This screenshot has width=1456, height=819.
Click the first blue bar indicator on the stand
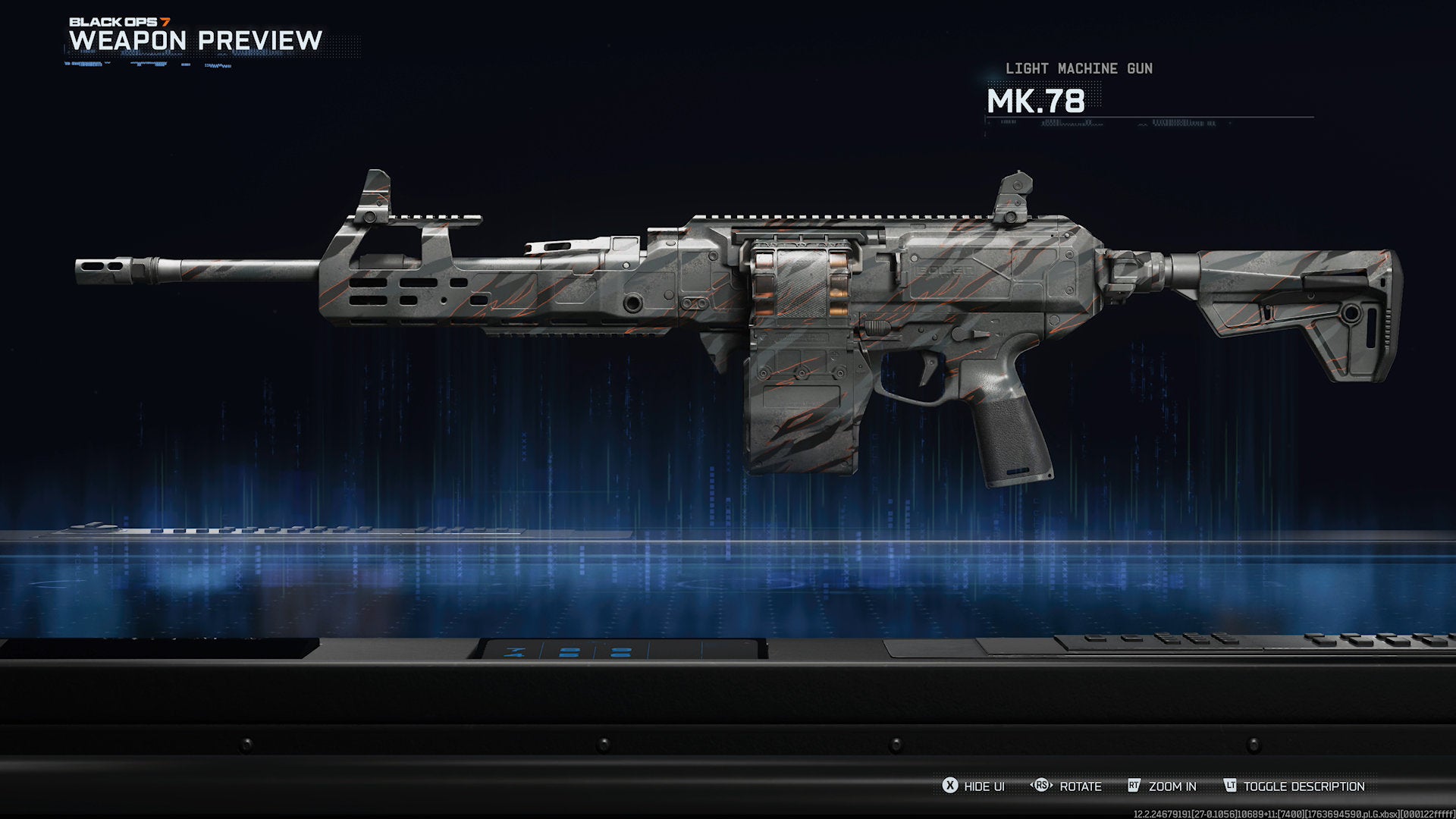pos(570,651)
